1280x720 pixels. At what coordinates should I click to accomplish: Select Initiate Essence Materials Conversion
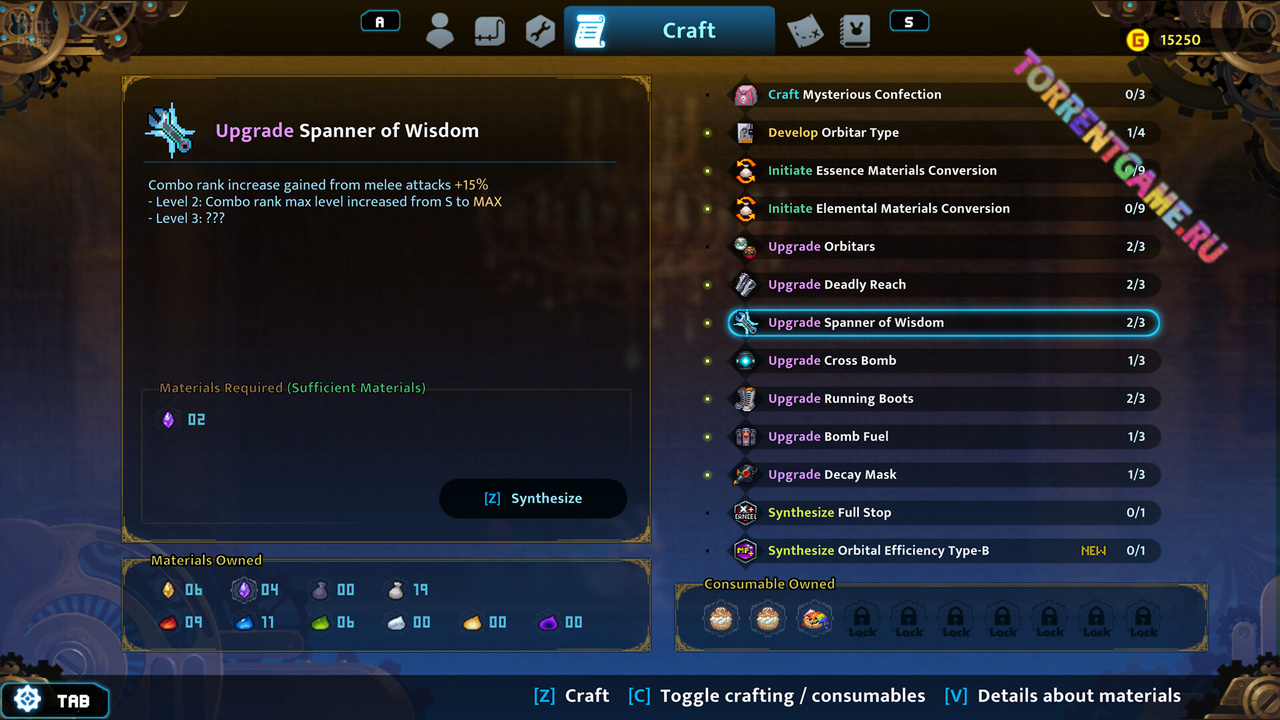(x=882, y=171)
